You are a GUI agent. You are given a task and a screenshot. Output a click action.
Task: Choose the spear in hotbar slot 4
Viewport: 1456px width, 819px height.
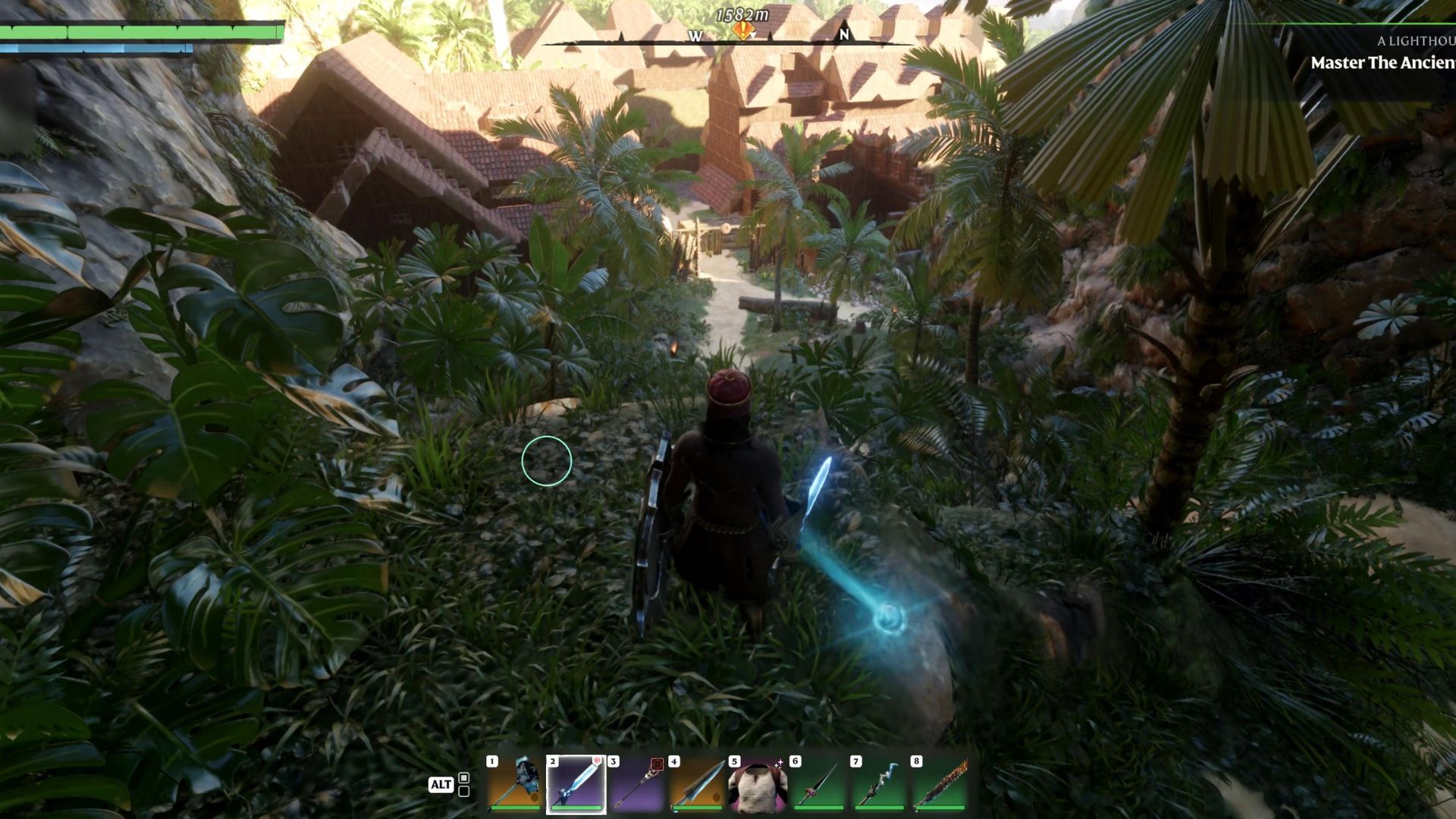(x=698, y=784)
